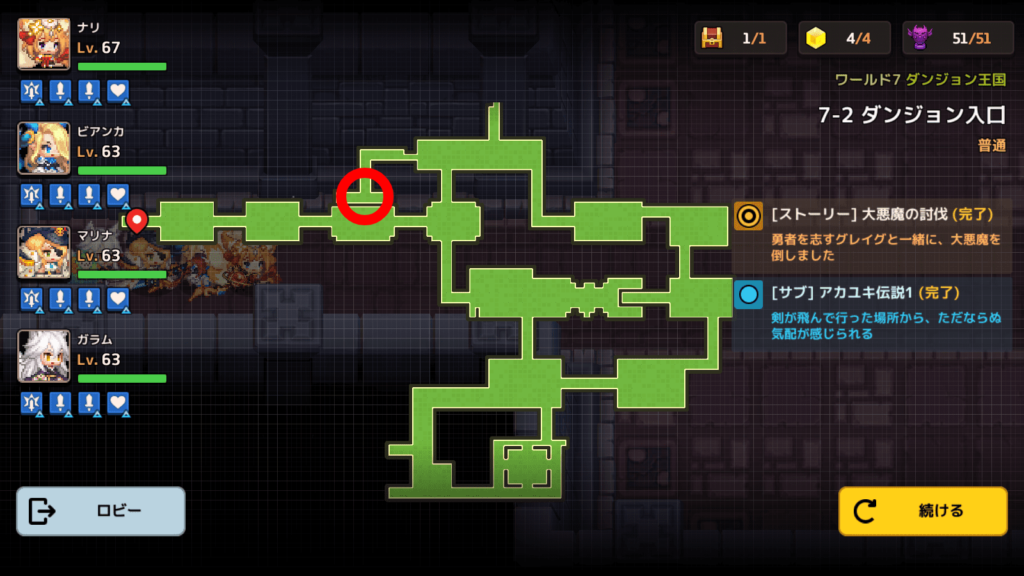Click the red location pin on map
The height and width of the screenshot is (576, 1024).
point(137,220)
